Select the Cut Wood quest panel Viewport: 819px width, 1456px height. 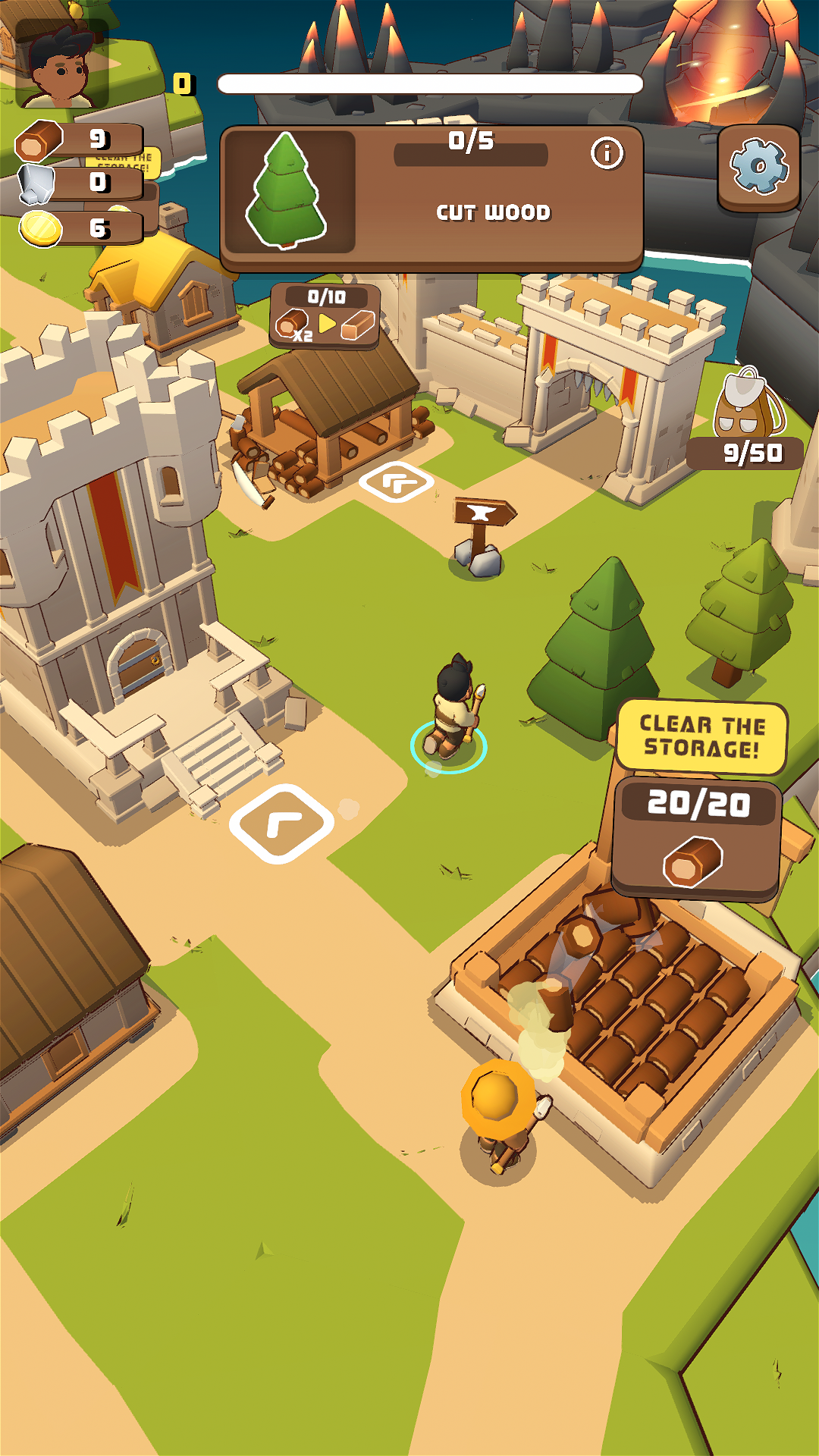432,199
